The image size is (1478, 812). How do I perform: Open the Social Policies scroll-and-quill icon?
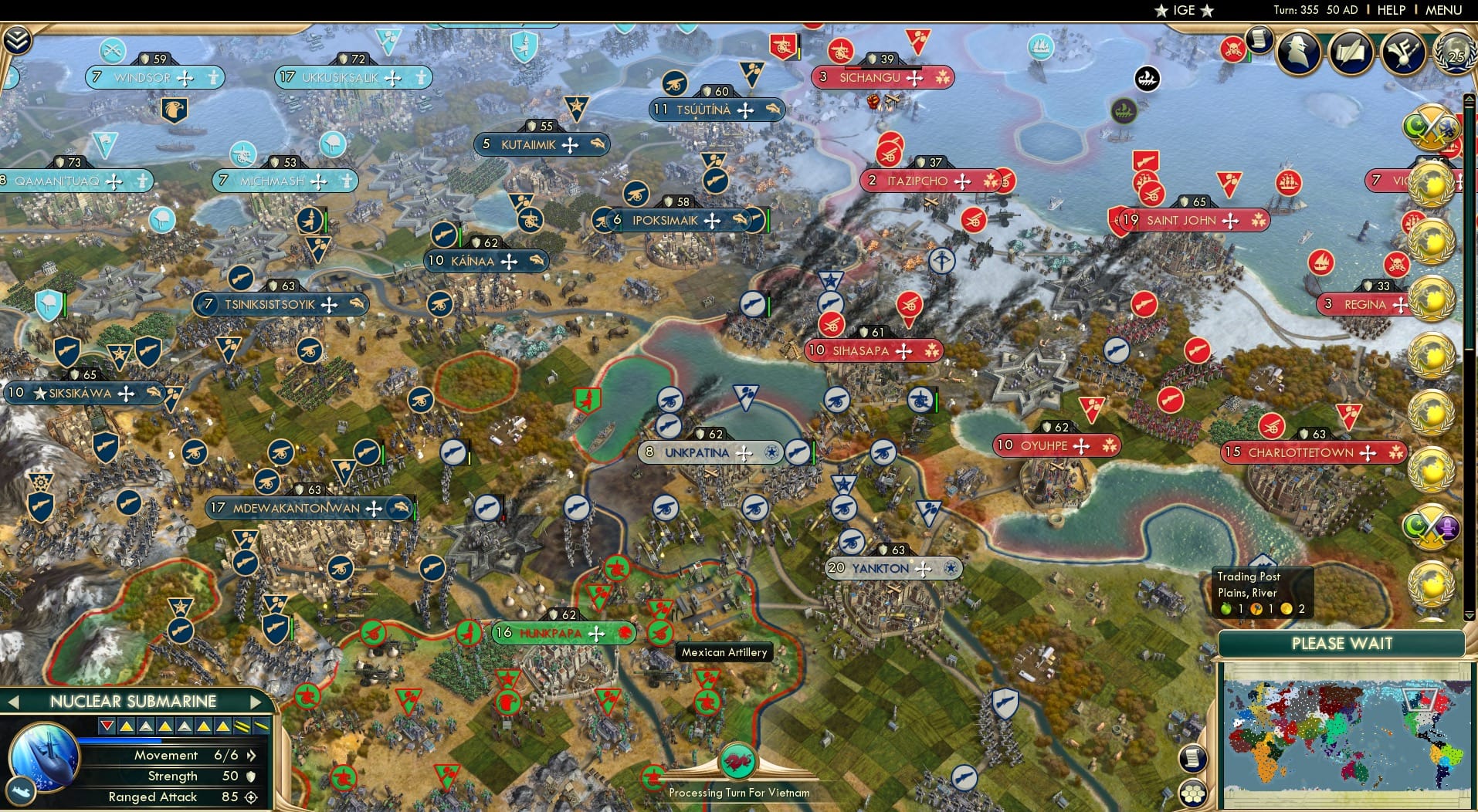coord(1351,52)
